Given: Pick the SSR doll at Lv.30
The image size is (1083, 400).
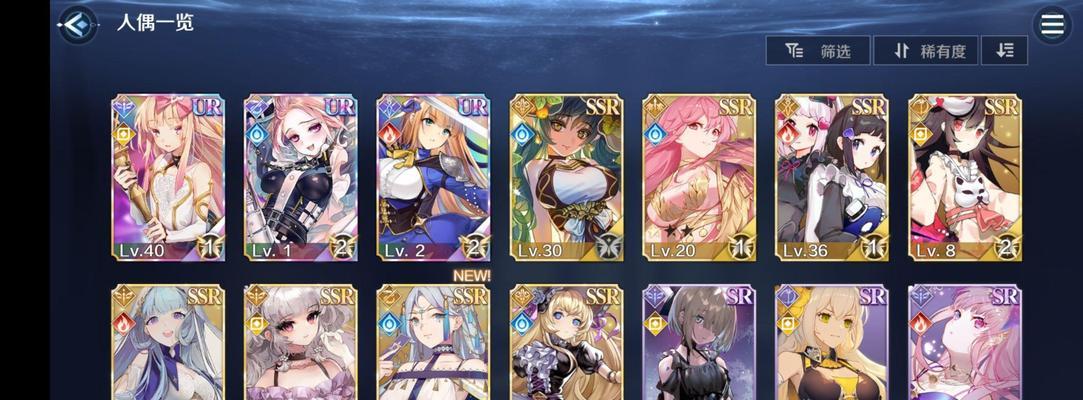Looking at the screenshot, I should (566, 177).
